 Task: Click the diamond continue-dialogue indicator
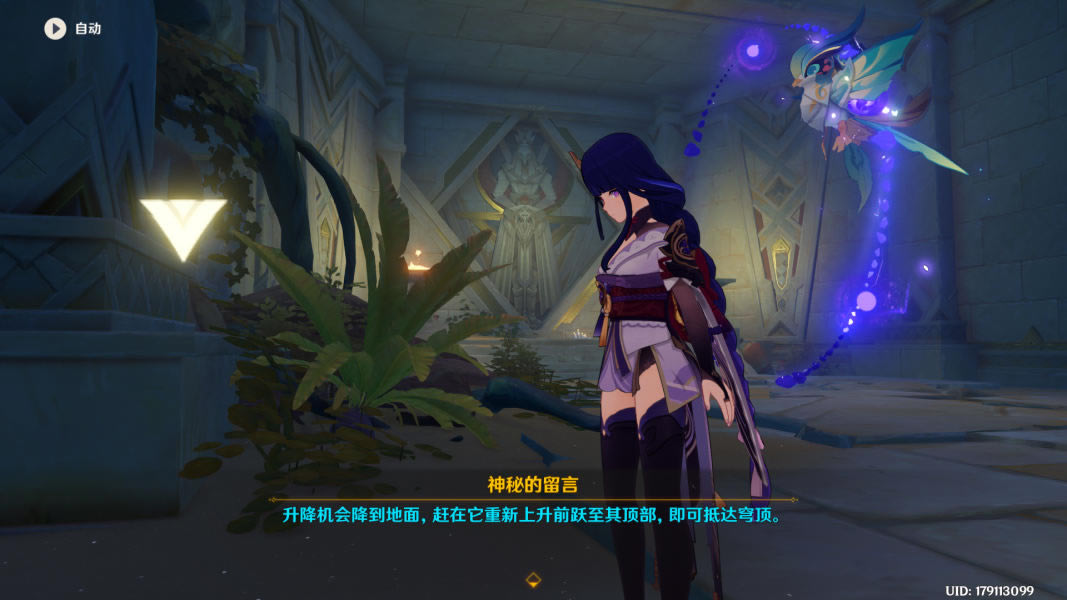click(x=534, y=579)
